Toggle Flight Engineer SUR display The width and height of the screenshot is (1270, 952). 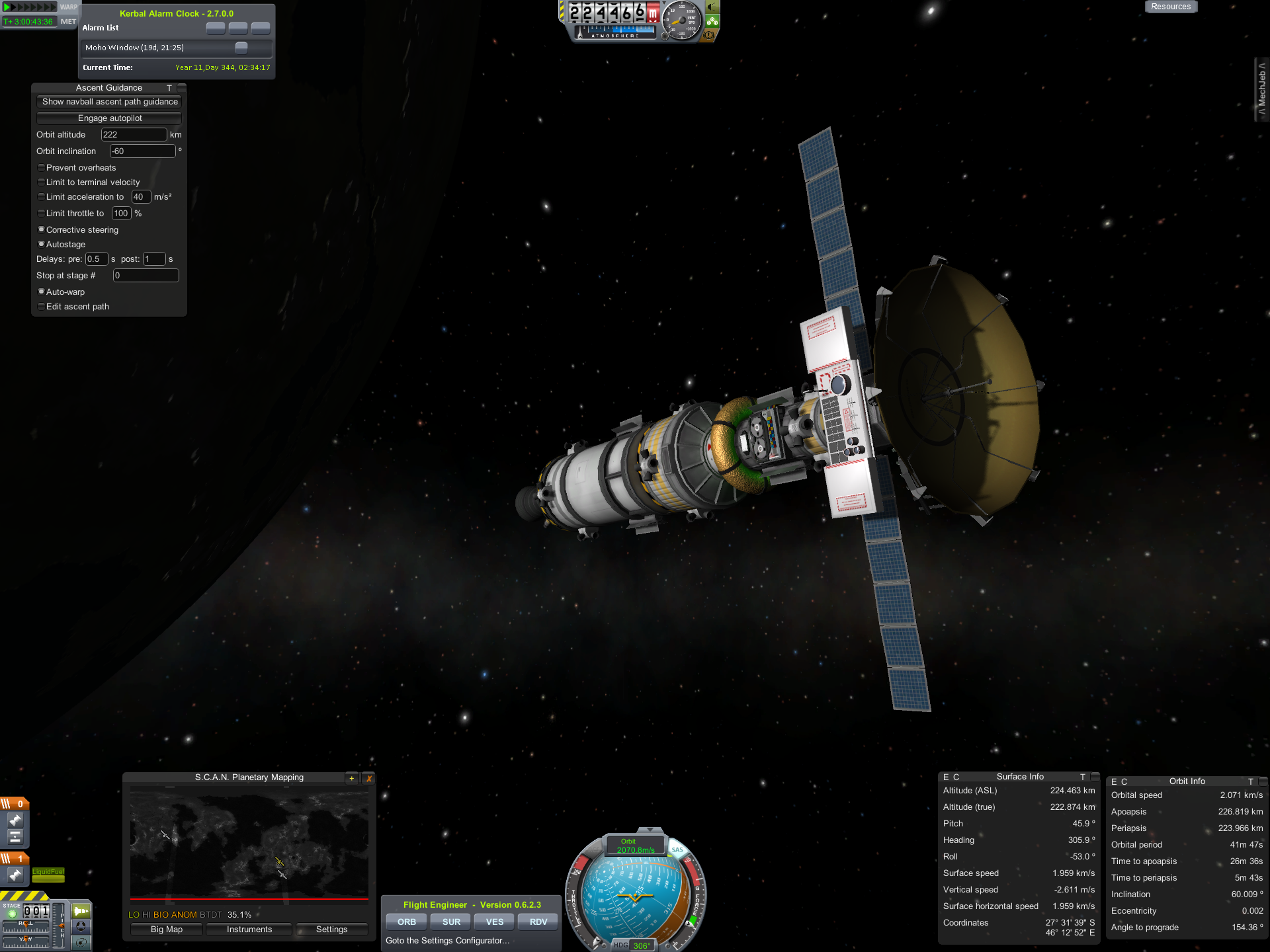(x=451, y=922)
